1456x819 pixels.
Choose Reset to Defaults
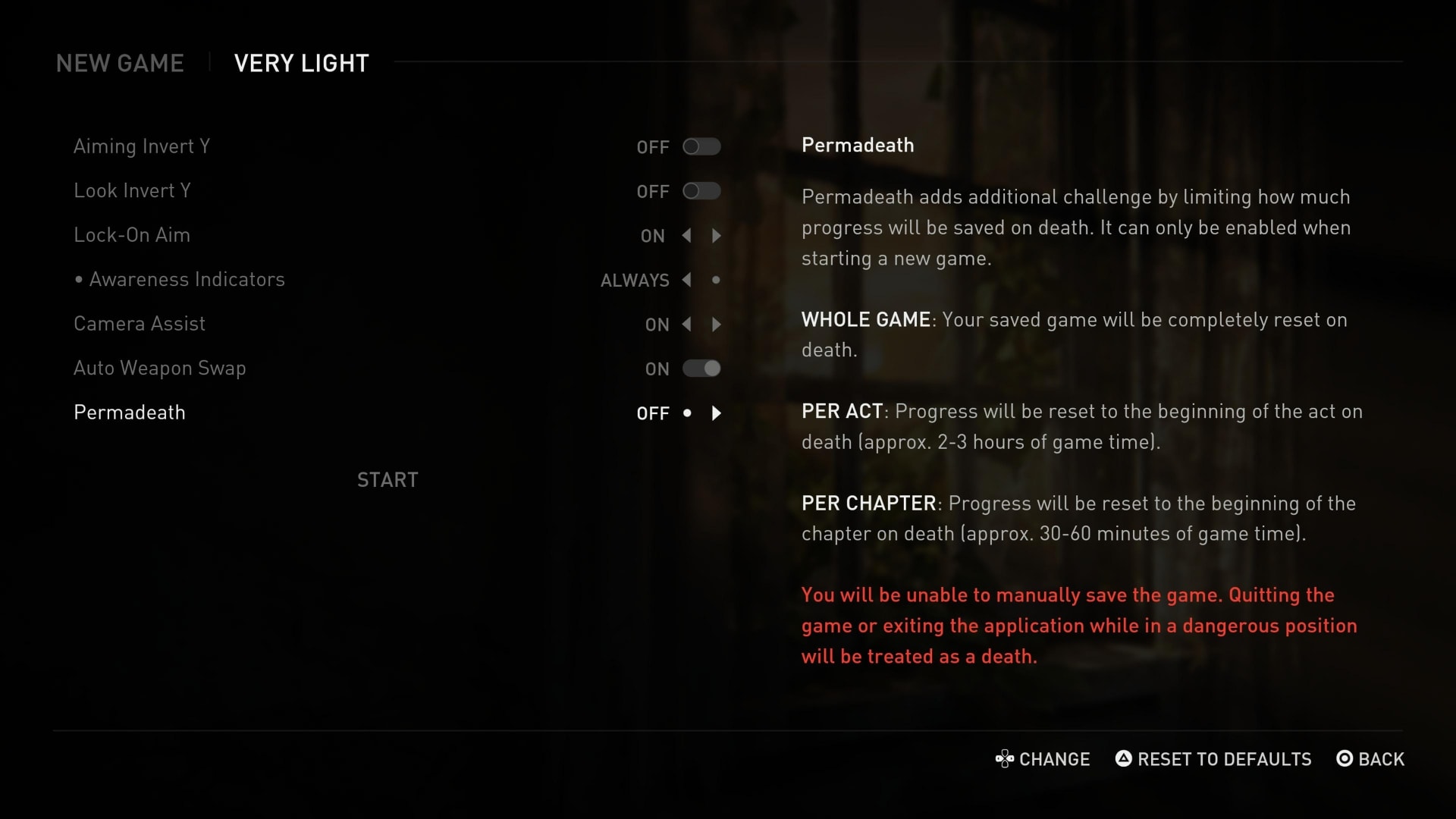tap(1213, 759)
